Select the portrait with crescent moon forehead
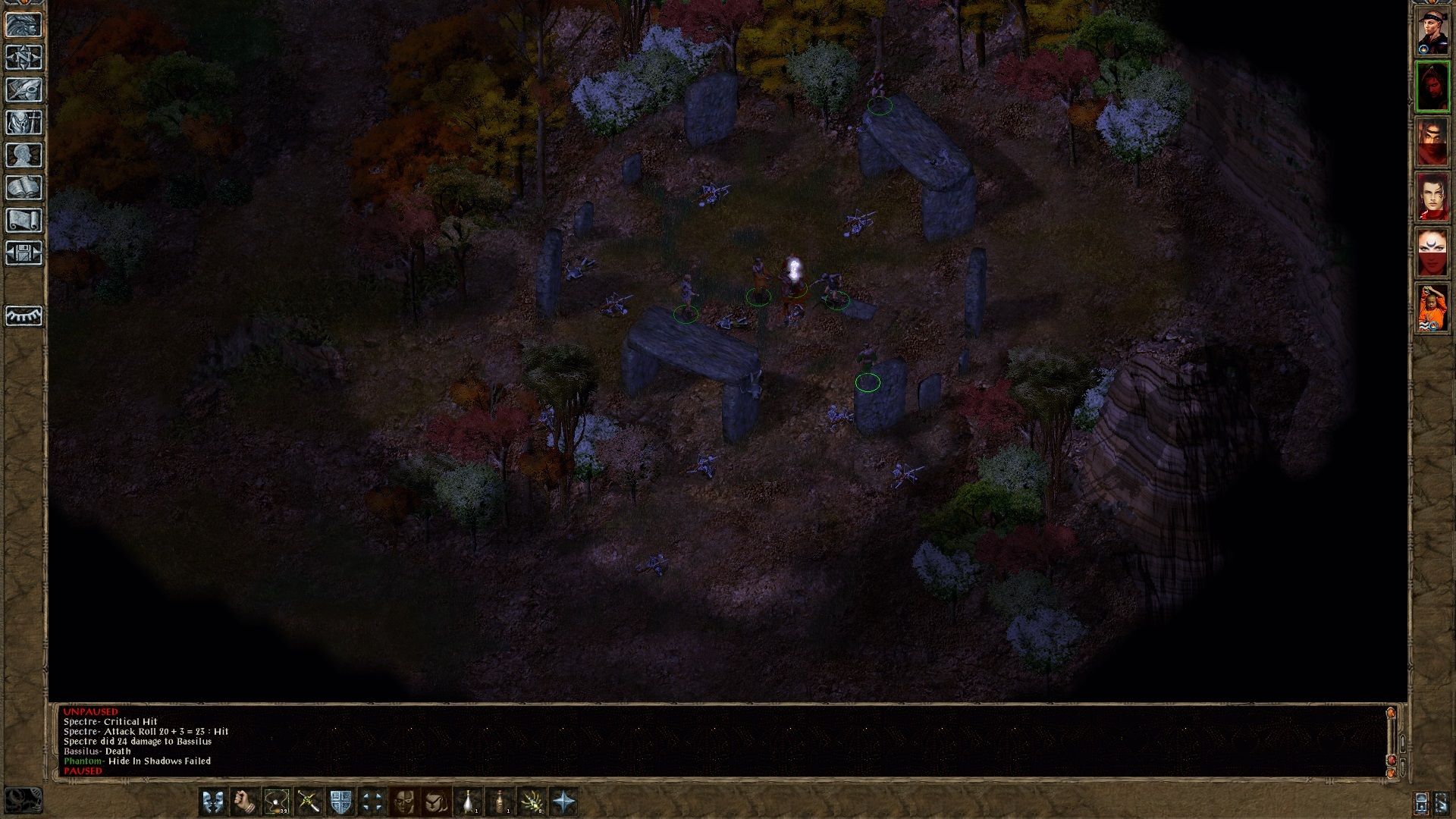This screenshot has height=819, width=1456. click(1432, 253)
